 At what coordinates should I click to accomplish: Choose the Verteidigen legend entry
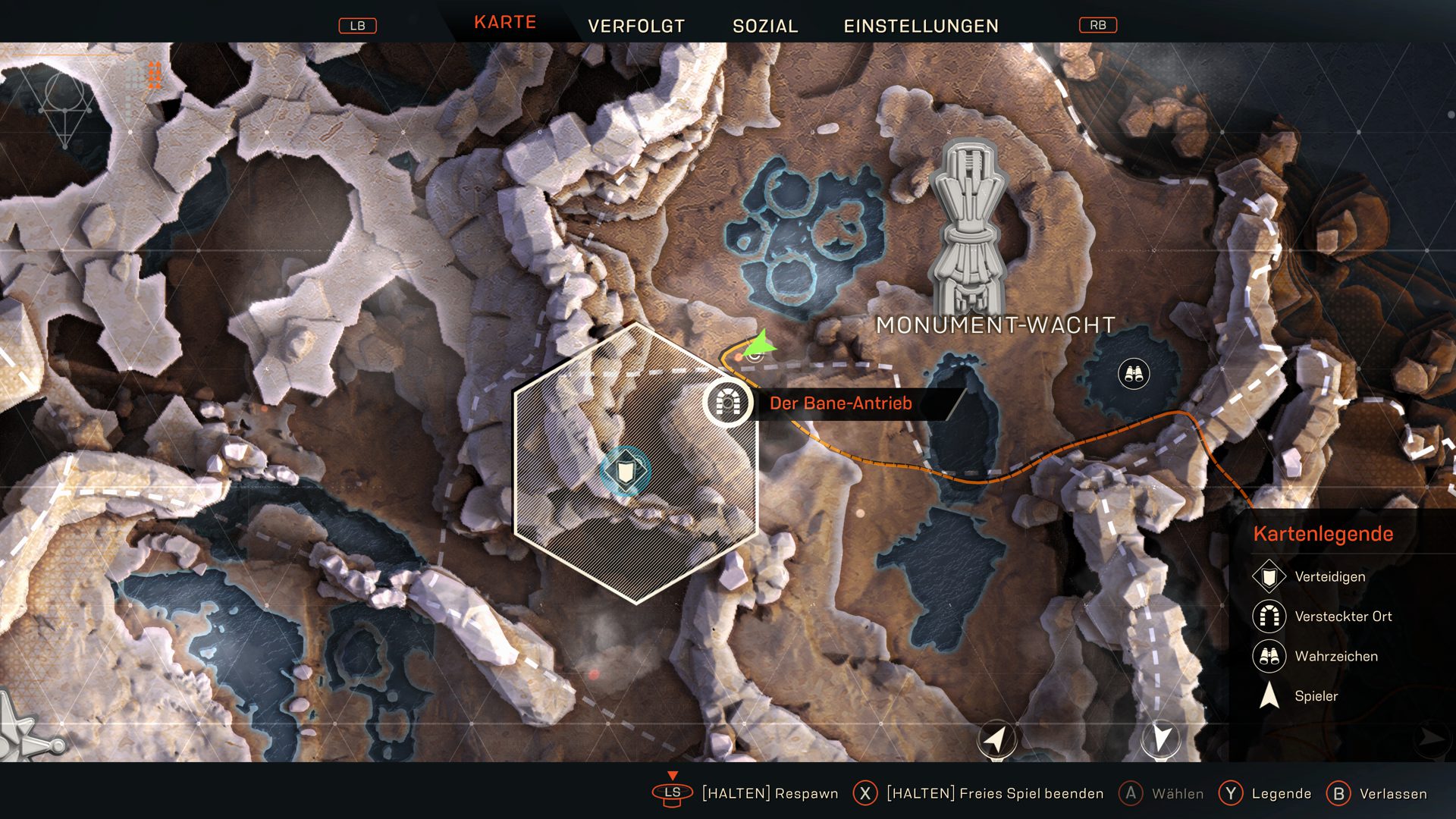click(x=1329, y=577)
